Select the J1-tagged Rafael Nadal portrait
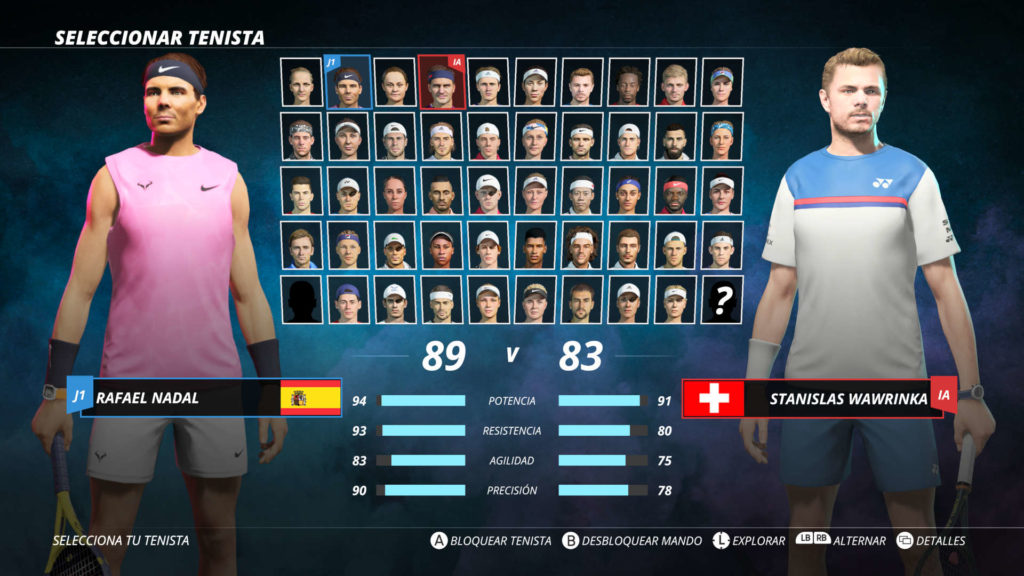 (348, 81)
